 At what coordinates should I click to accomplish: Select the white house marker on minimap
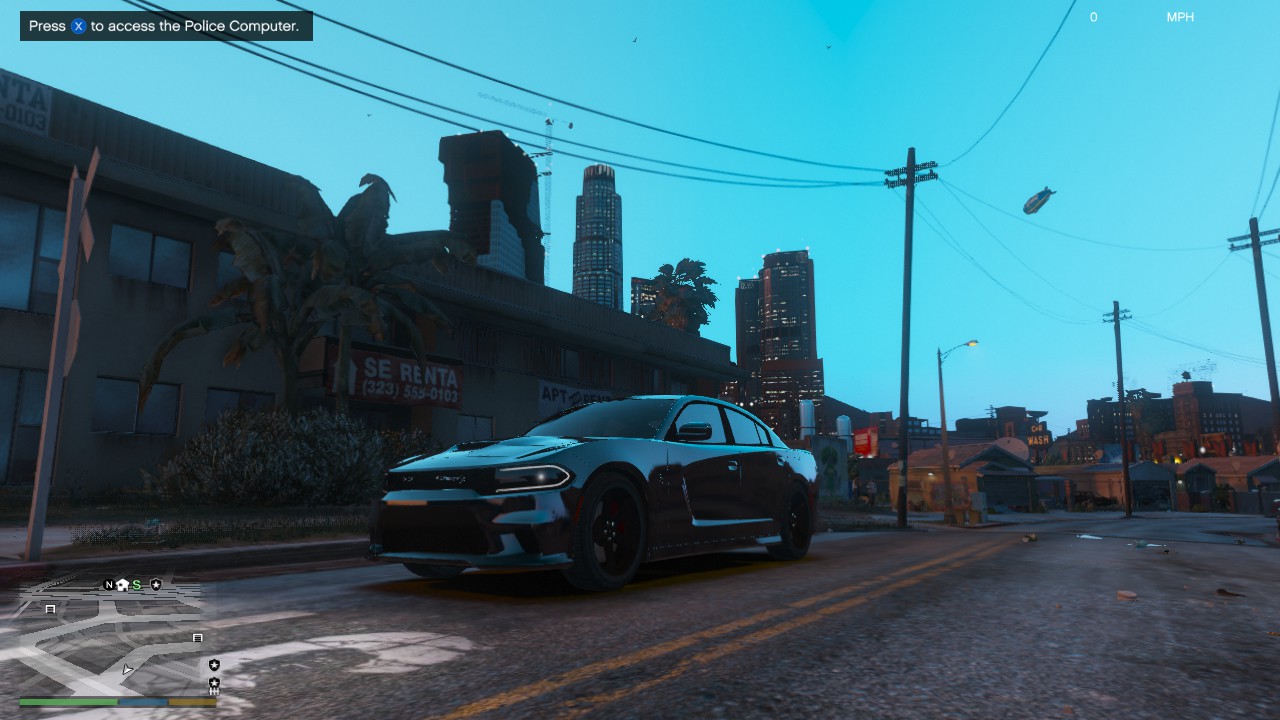(122, 585)
